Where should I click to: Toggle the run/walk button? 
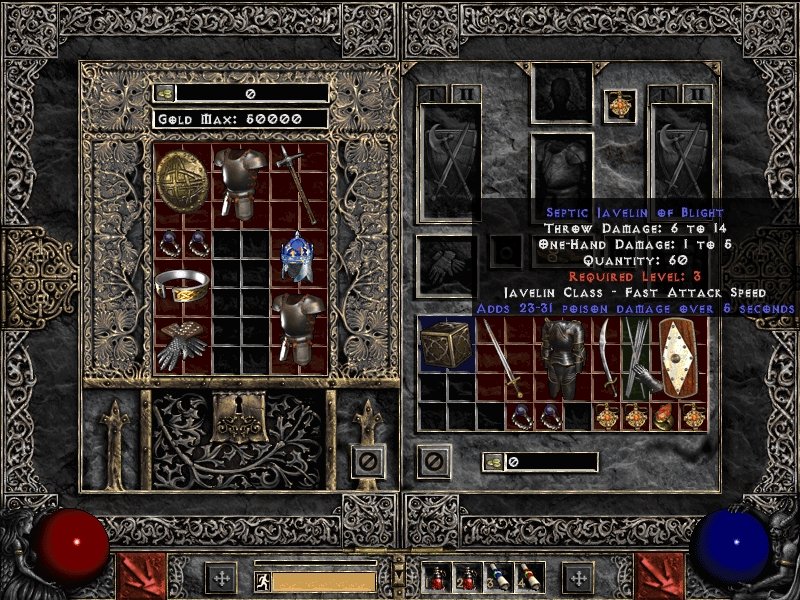tap(262, 579)
